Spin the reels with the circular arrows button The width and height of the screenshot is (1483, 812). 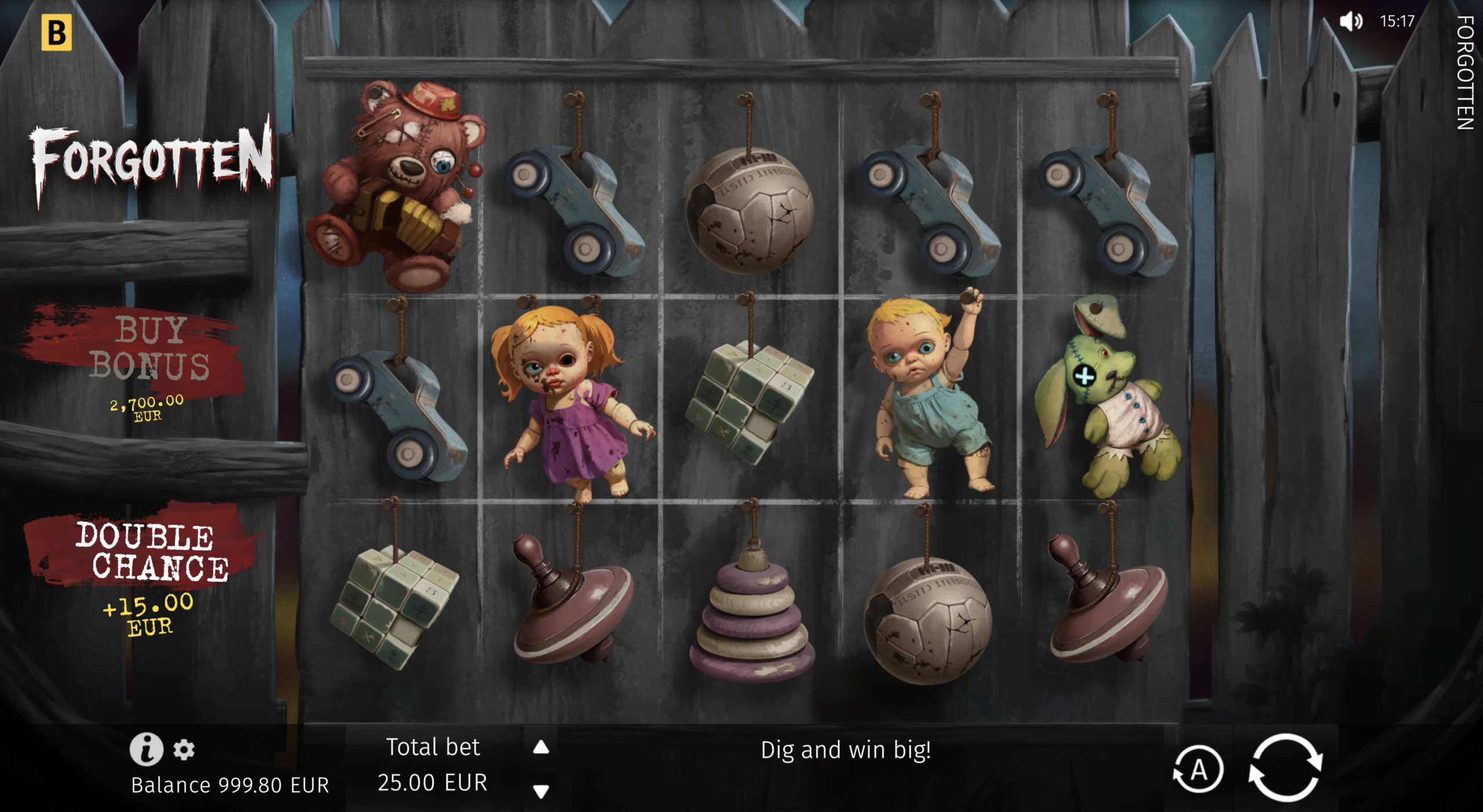1285,767
